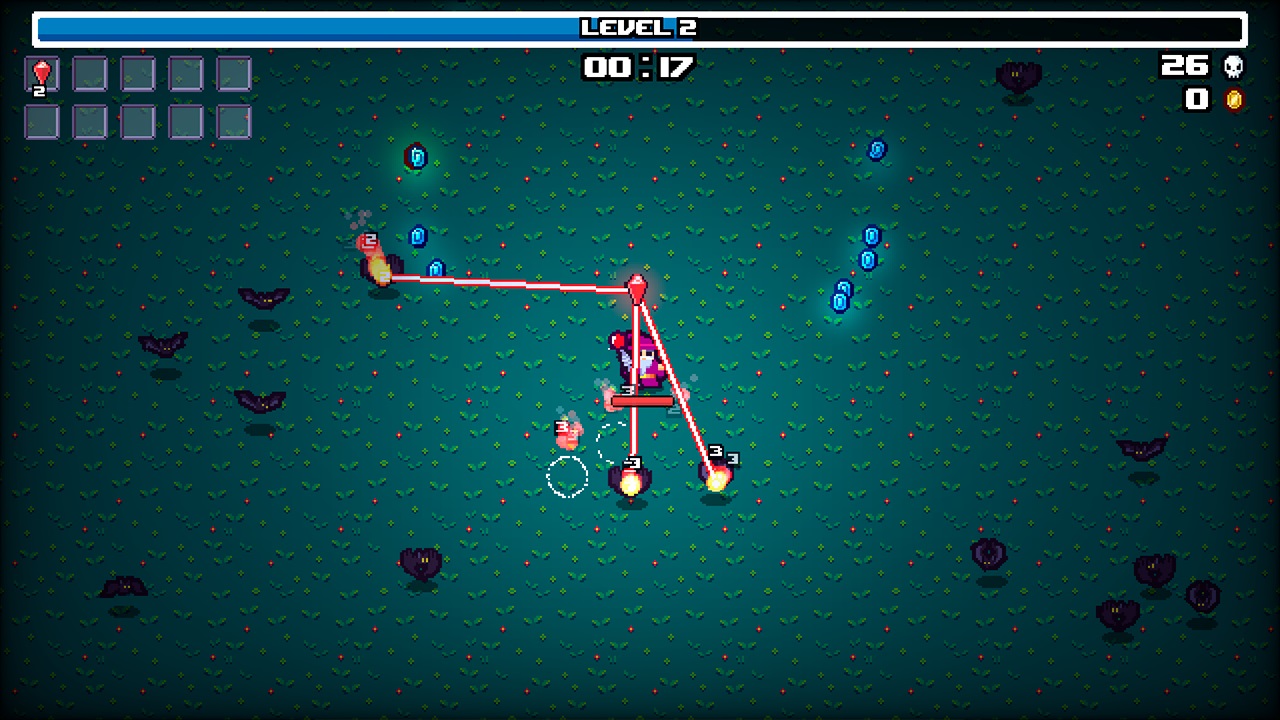
Task: Click the fiery enemy marked 3 on the right
Action: point(715,478)
